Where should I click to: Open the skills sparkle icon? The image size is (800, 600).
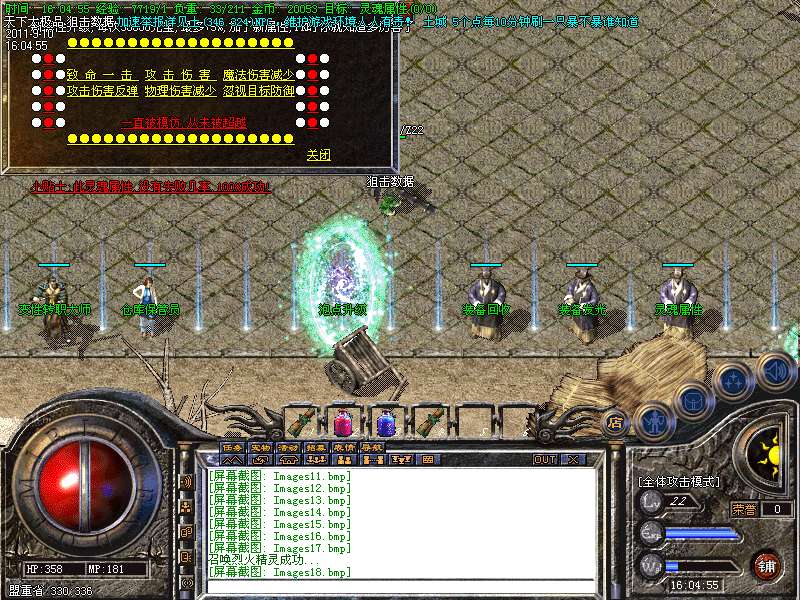click(x=733, y=380)
